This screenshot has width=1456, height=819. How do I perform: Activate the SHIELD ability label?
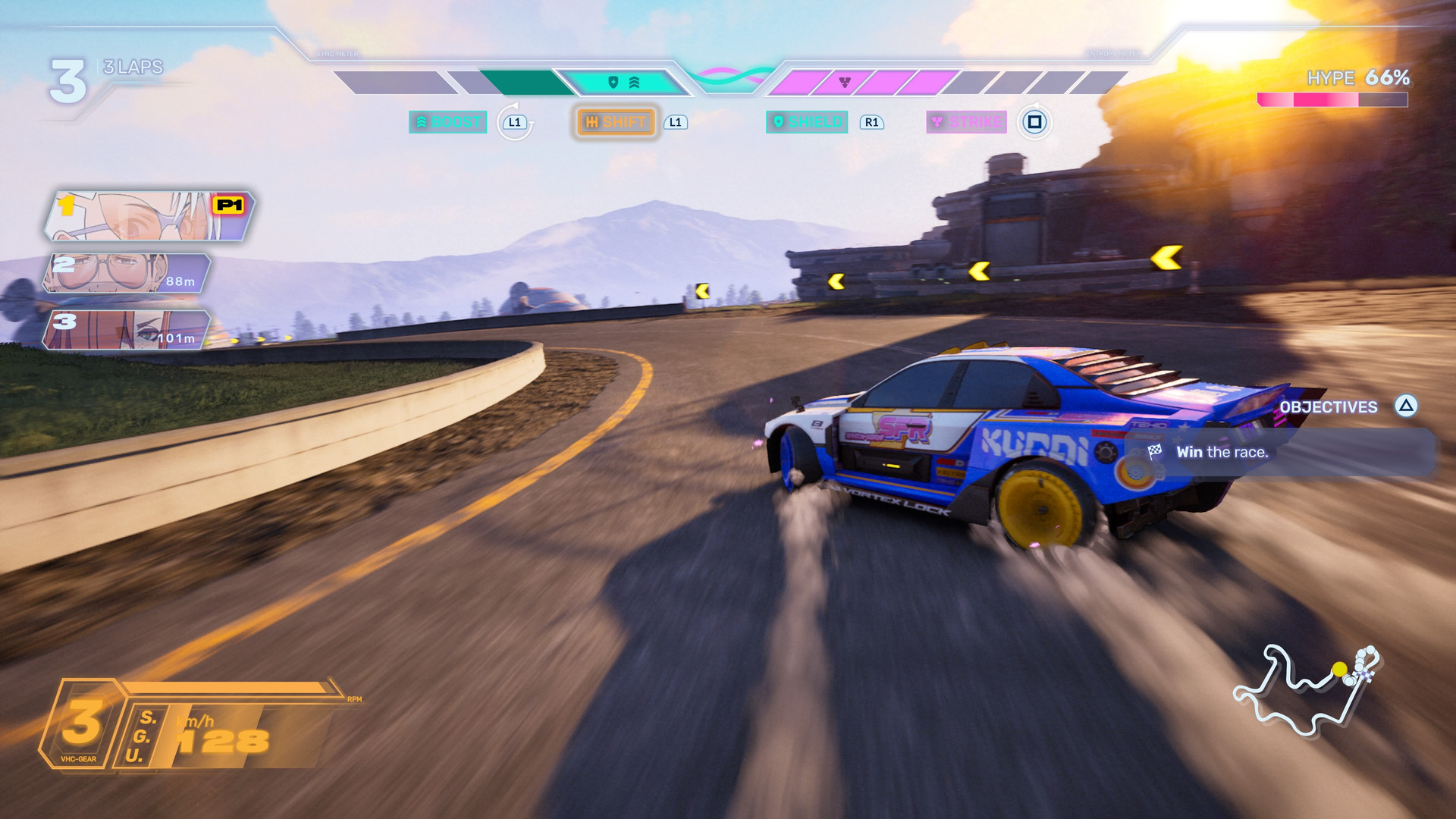pyautogui.click(x=807, y=122)
